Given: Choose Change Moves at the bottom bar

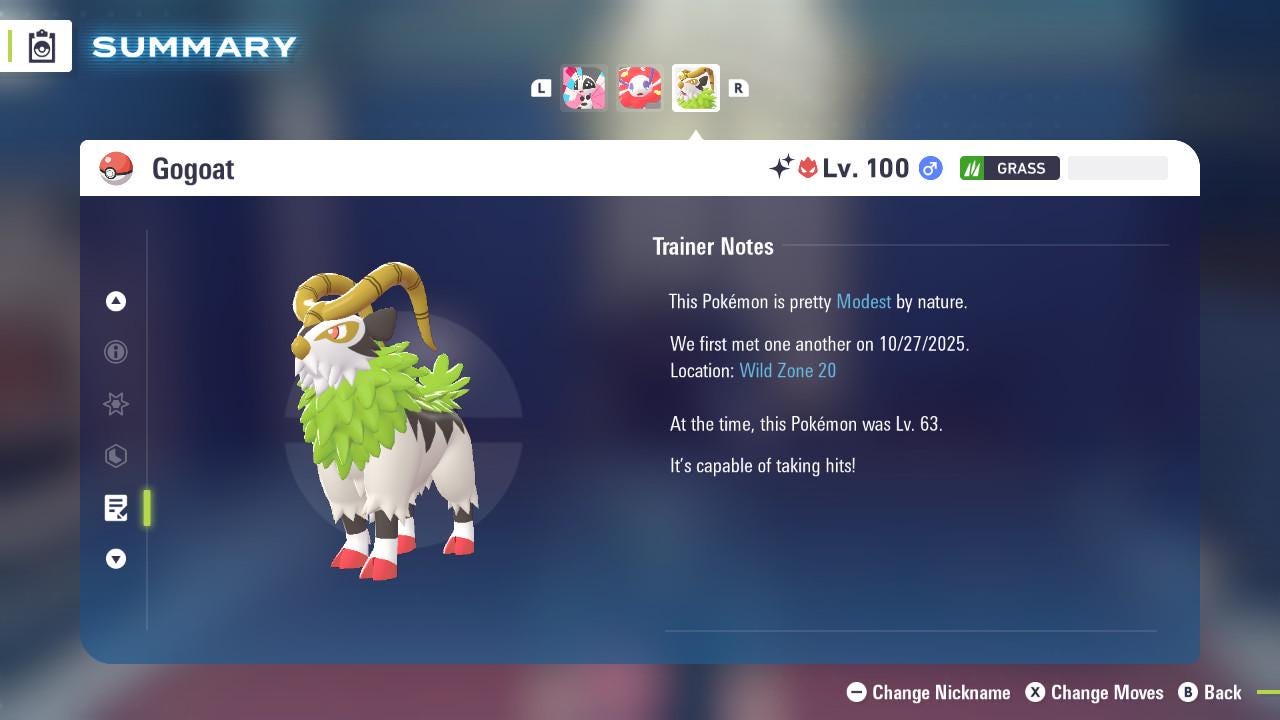Looking at the screenshot, I should [x=1095, y=692].
